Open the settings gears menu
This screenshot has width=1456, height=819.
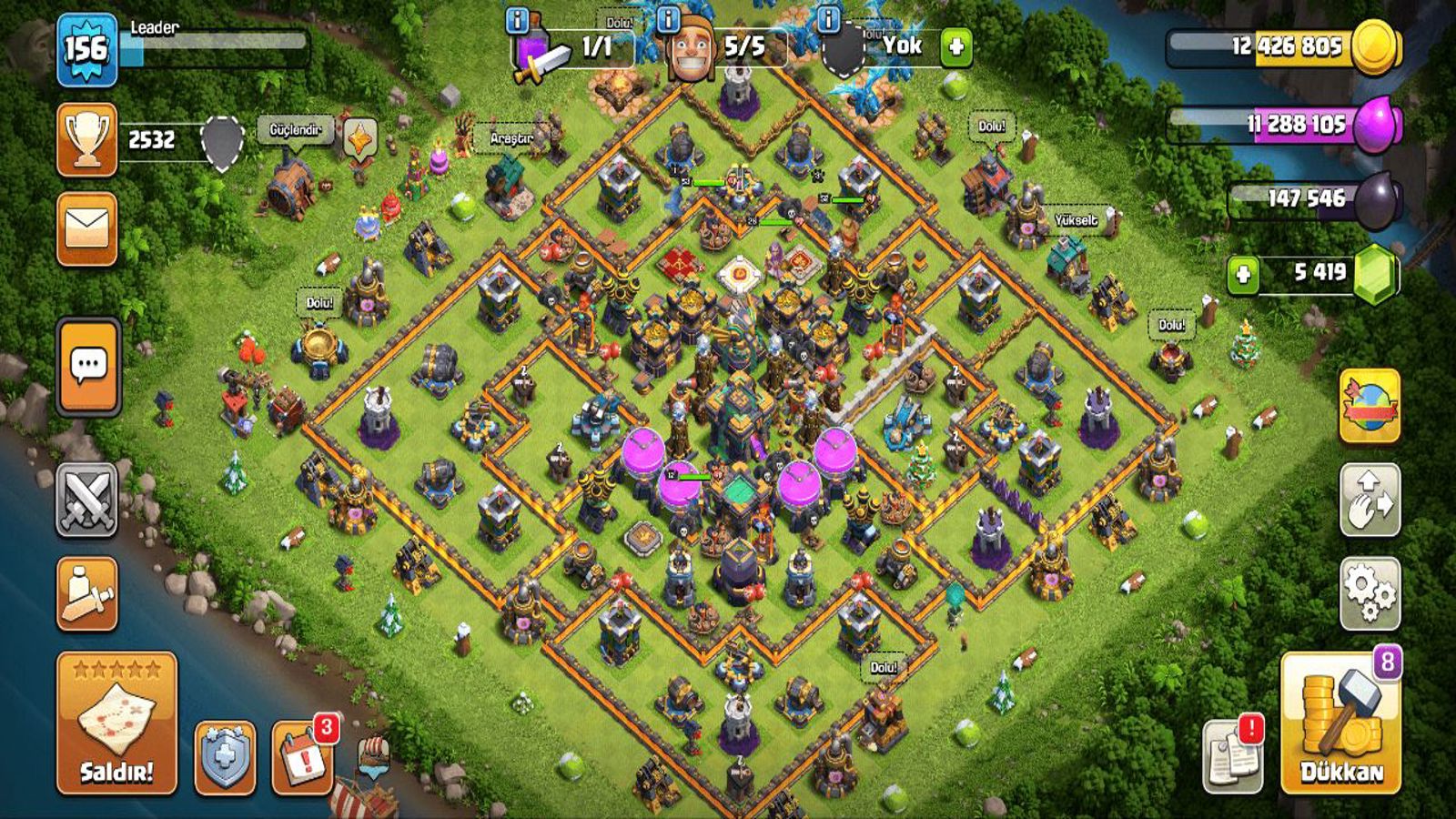[1370, 593]
